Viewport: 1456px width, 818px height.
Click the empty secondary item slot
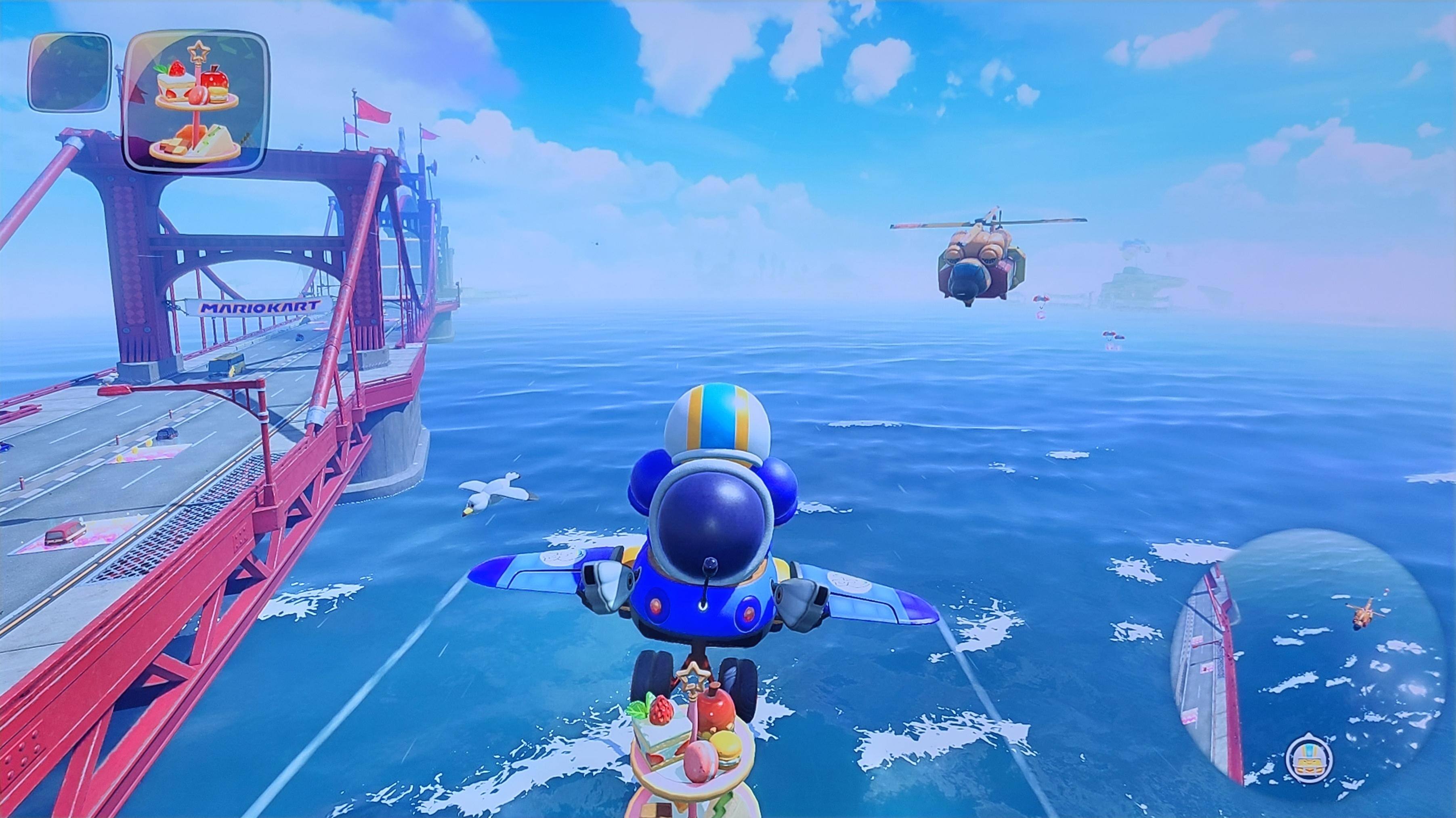(x=69, y=72)
